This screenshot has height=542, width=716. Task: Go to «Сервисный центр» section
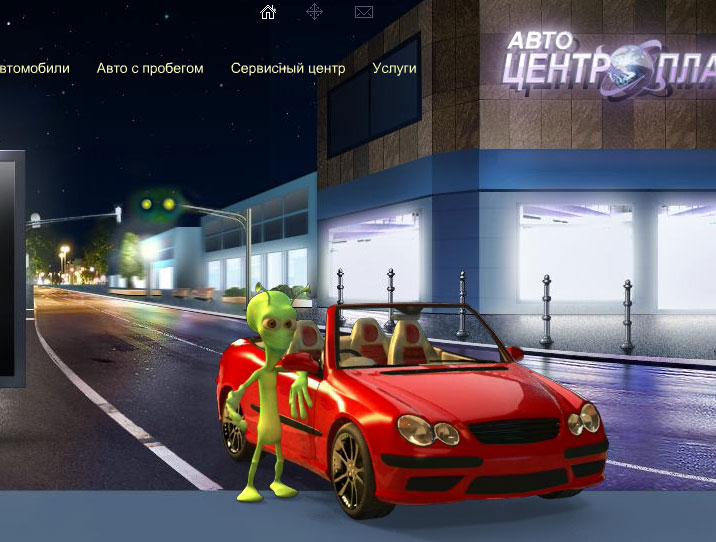(288, 69)
